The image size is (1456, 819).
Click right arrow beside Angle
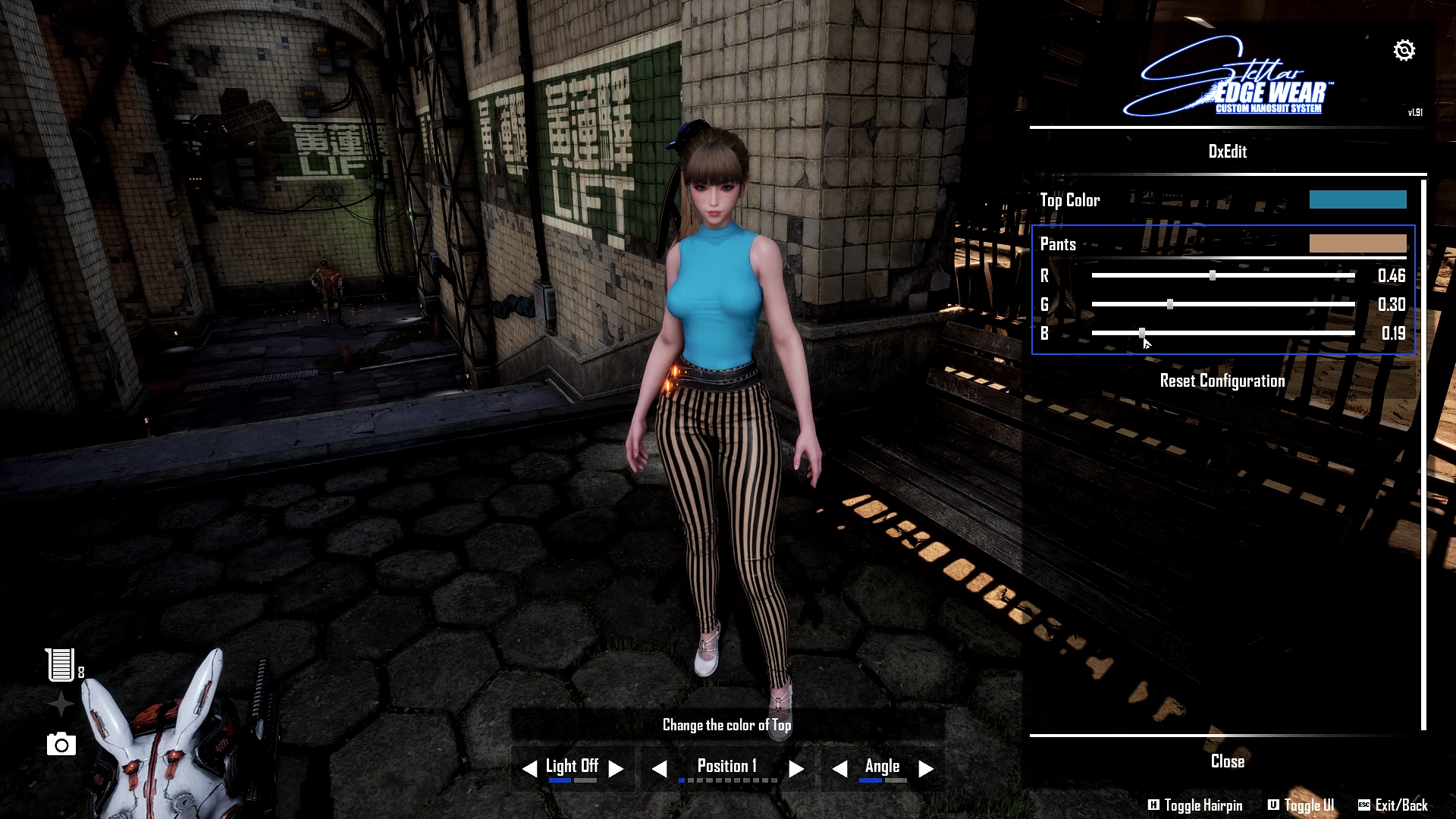(926, 769)
